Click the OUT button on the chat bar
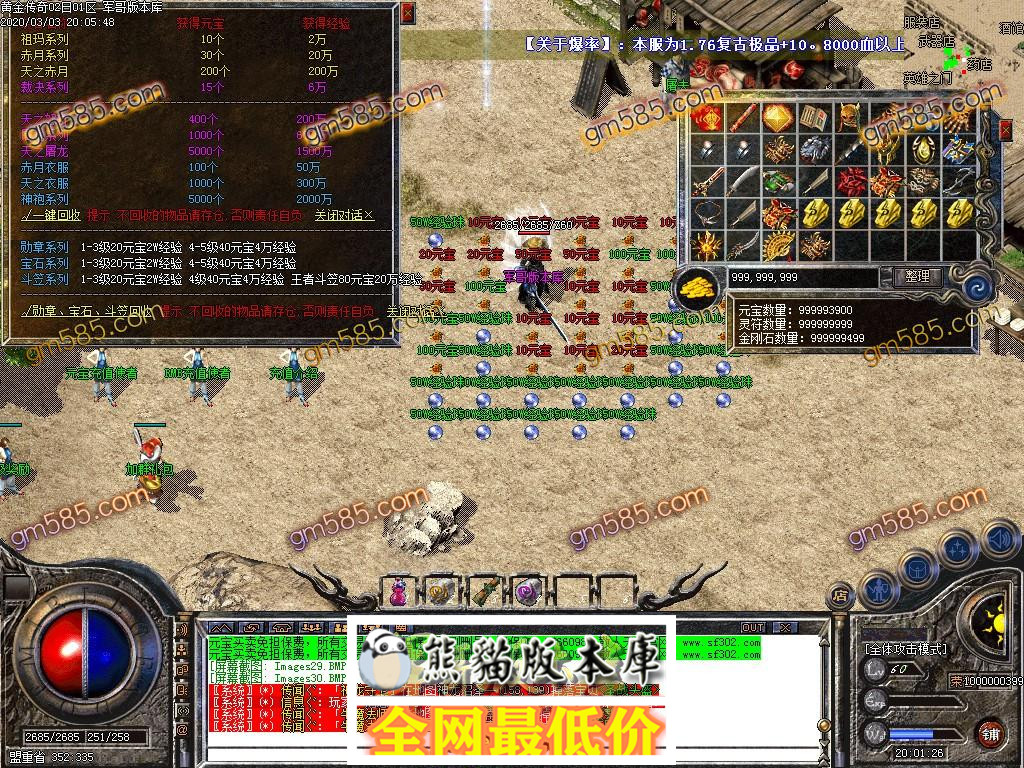 point(752,627)
